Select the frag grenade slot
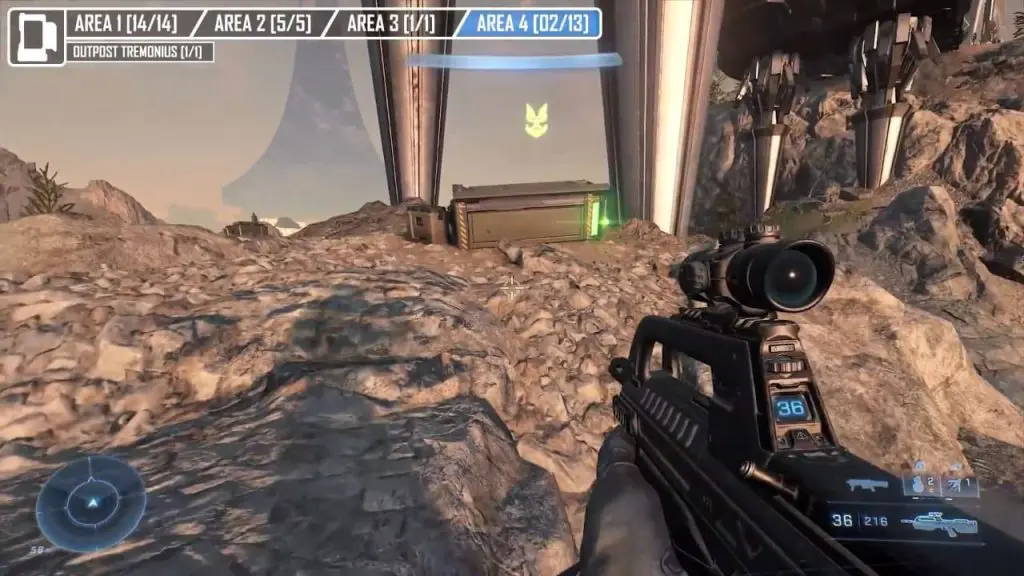Viewport: 1024px width, 576px height. click(x=920, y=485)
